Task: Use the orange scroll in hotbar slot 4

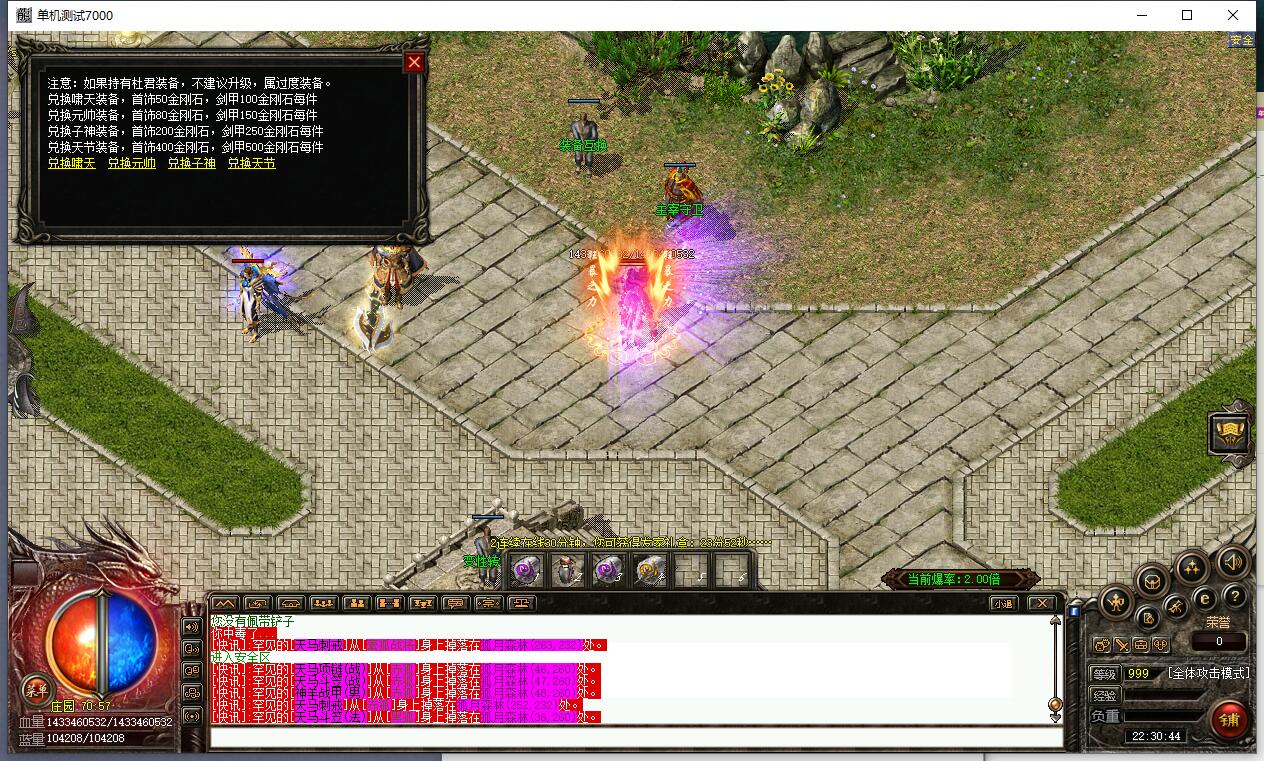Action: point(650,570)
